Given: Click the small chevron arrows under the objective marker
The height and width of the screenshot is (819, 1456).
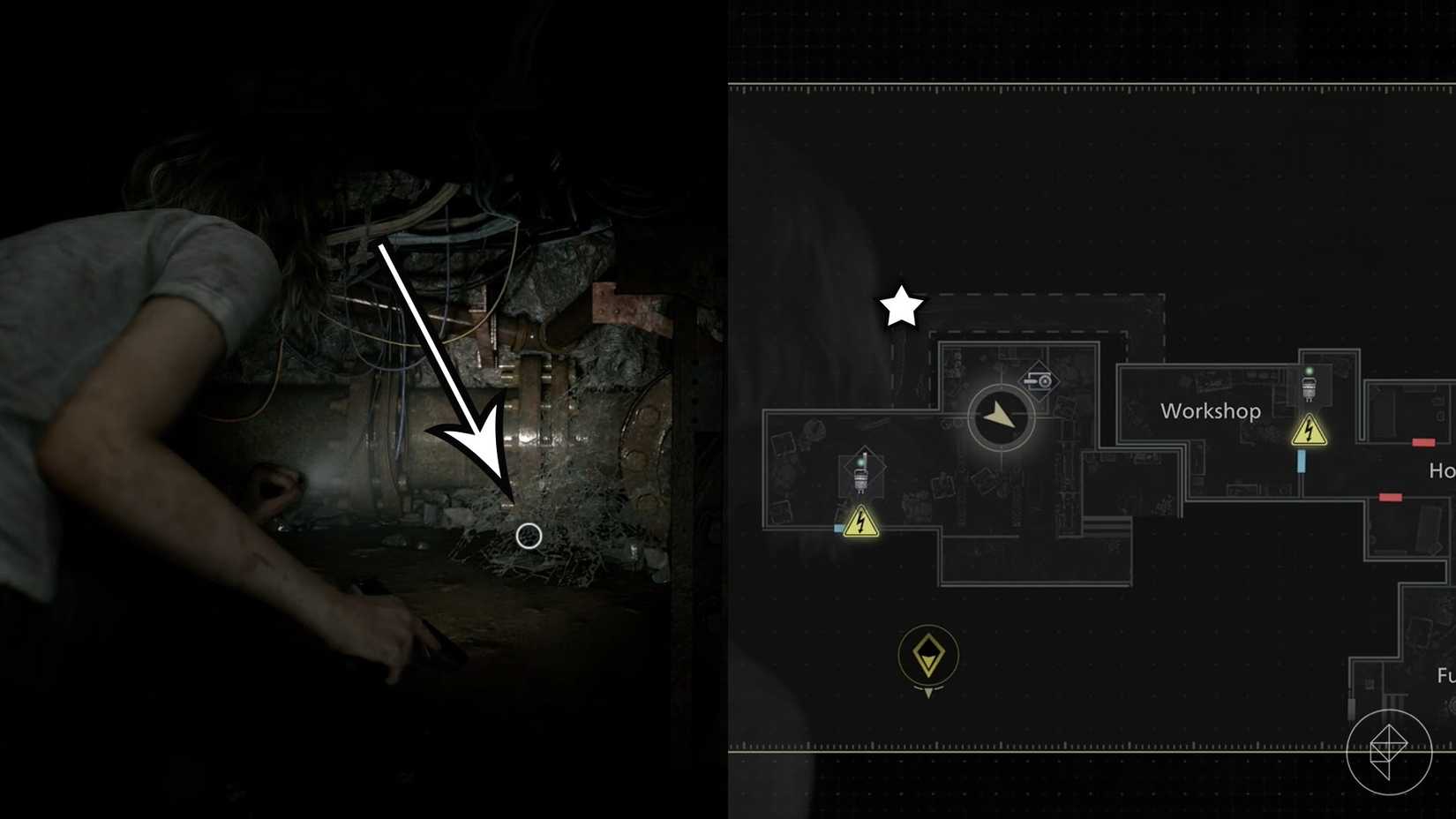Looking at the screenshot, I should (927, 692).
